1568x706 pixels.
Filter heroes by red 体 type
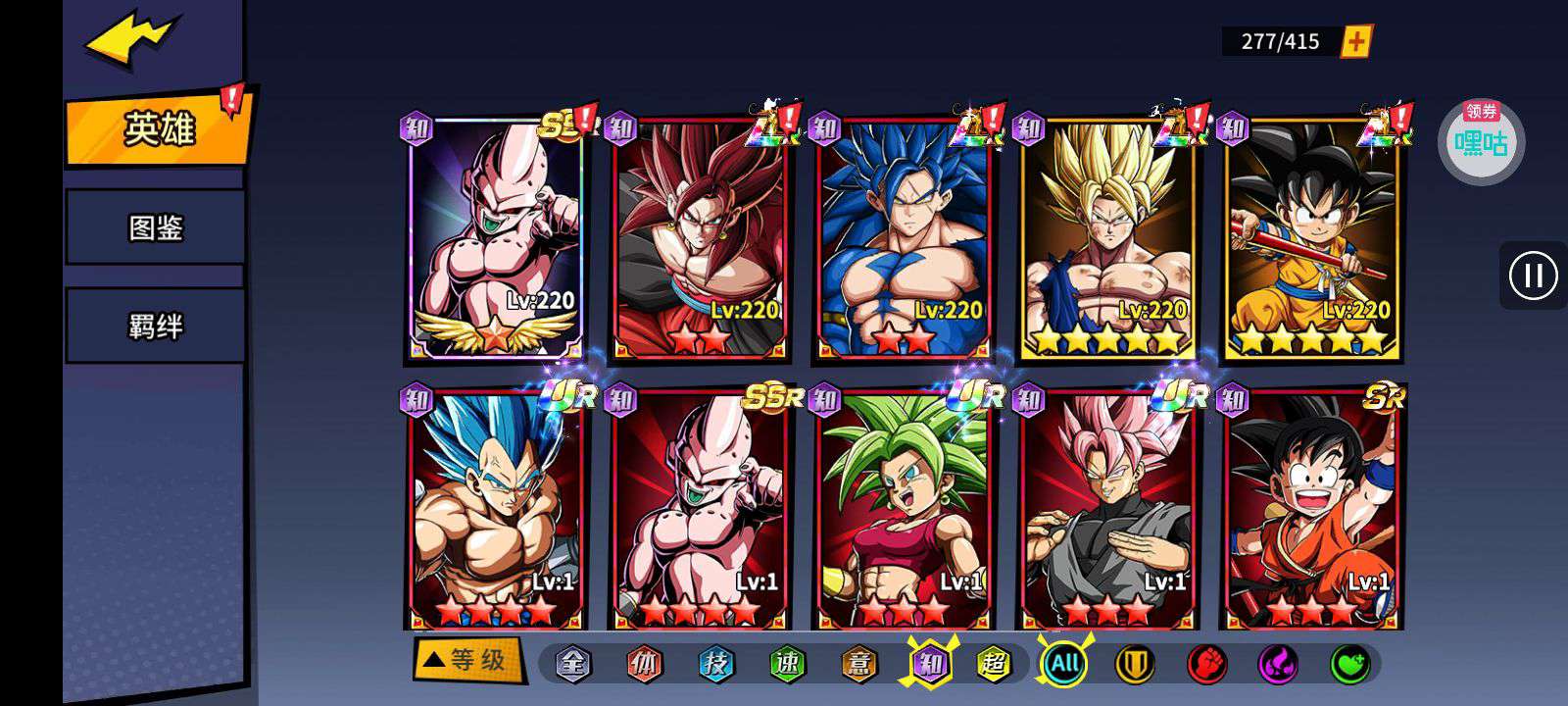(x=645, y=664)
